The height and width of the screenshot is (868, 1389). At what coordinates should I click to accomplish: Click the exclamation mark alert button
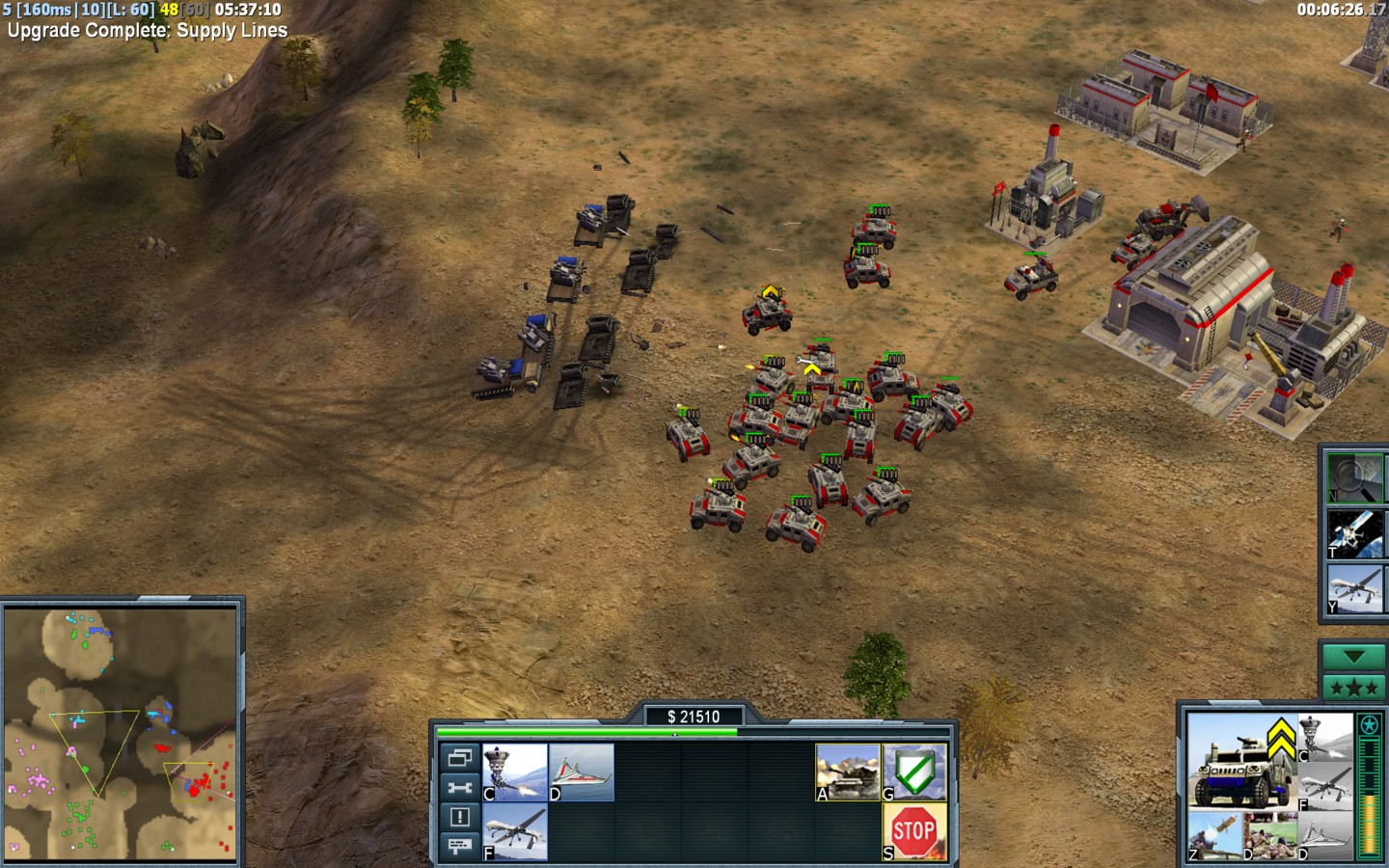pos(459,817)
